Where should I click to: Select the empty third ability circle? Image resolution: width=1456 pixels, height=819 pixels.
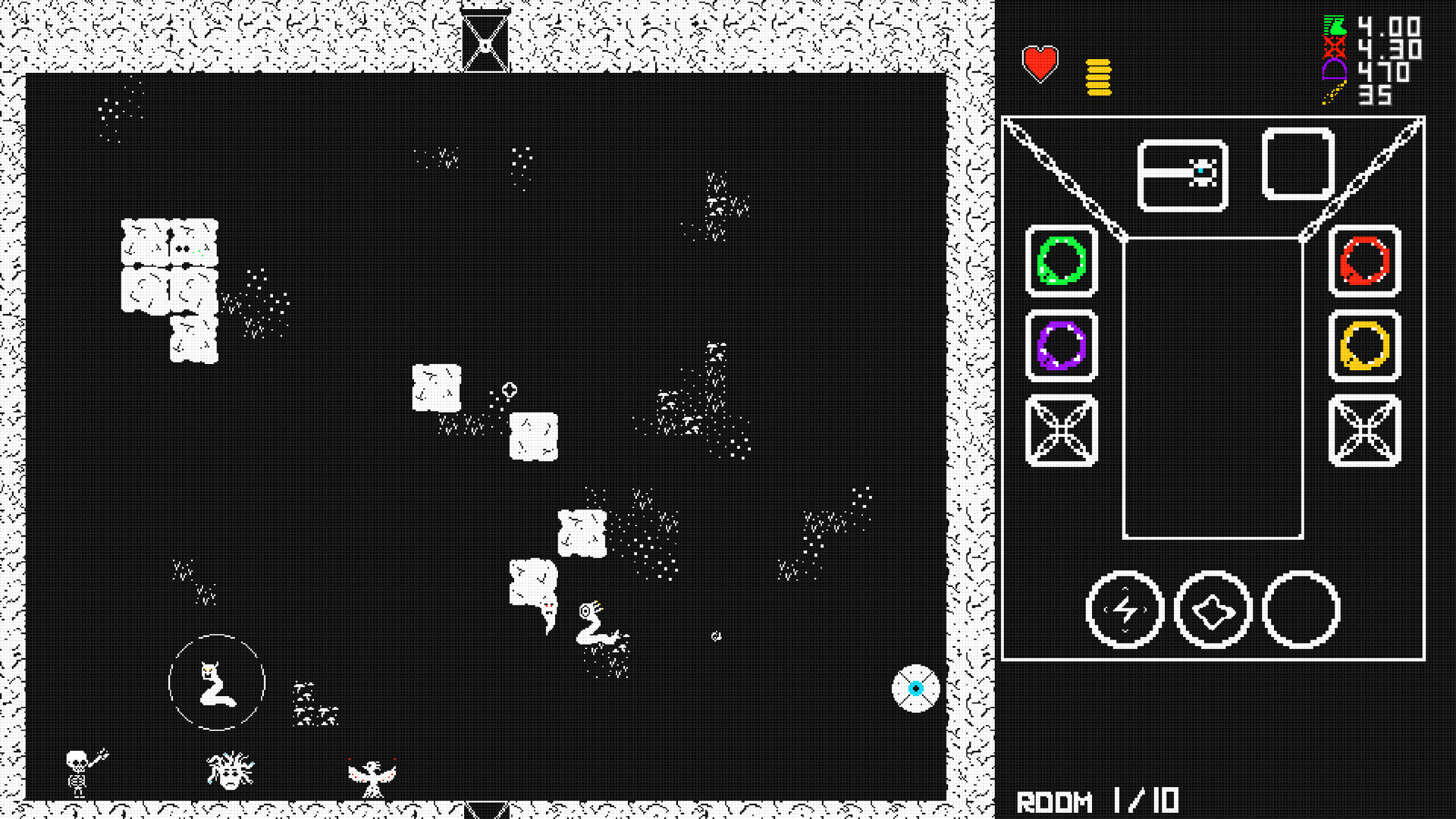click(x=1300, y=610)
